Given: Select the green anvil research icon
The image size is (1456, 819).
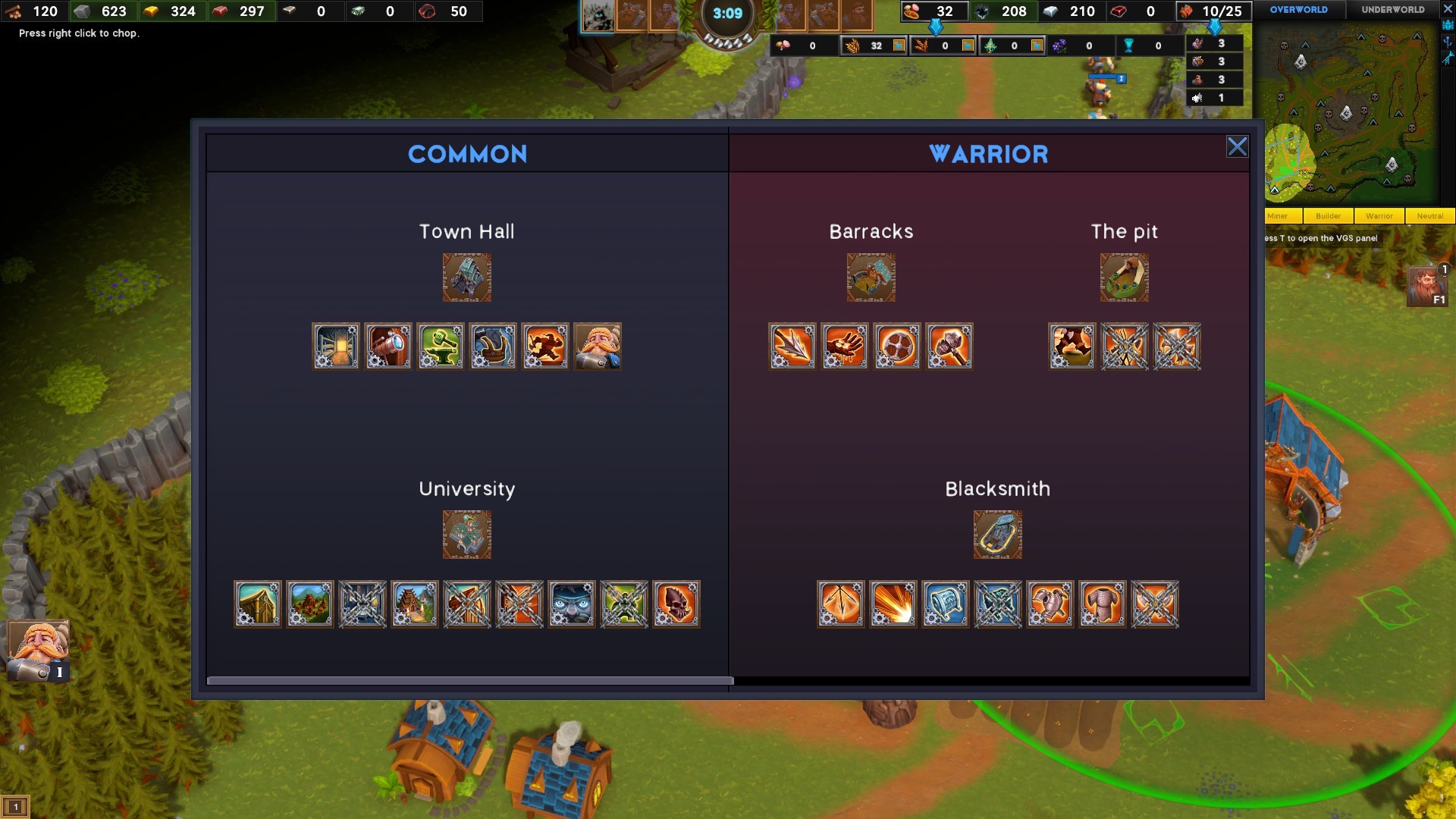Looking at the screenshot, I should (441, 347).
